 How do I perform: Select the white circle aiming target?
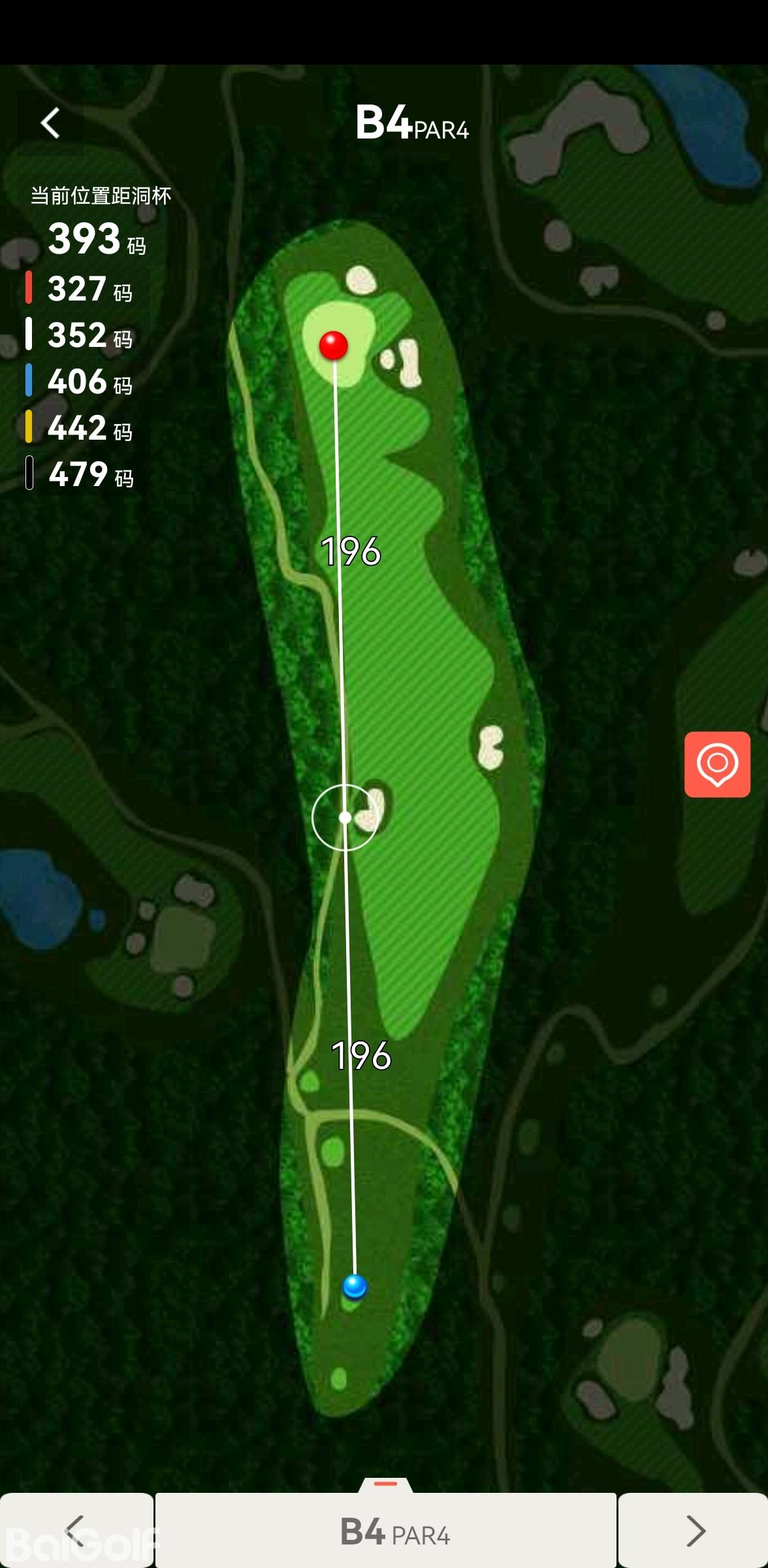pyautogui.click(x=345, y=817)
